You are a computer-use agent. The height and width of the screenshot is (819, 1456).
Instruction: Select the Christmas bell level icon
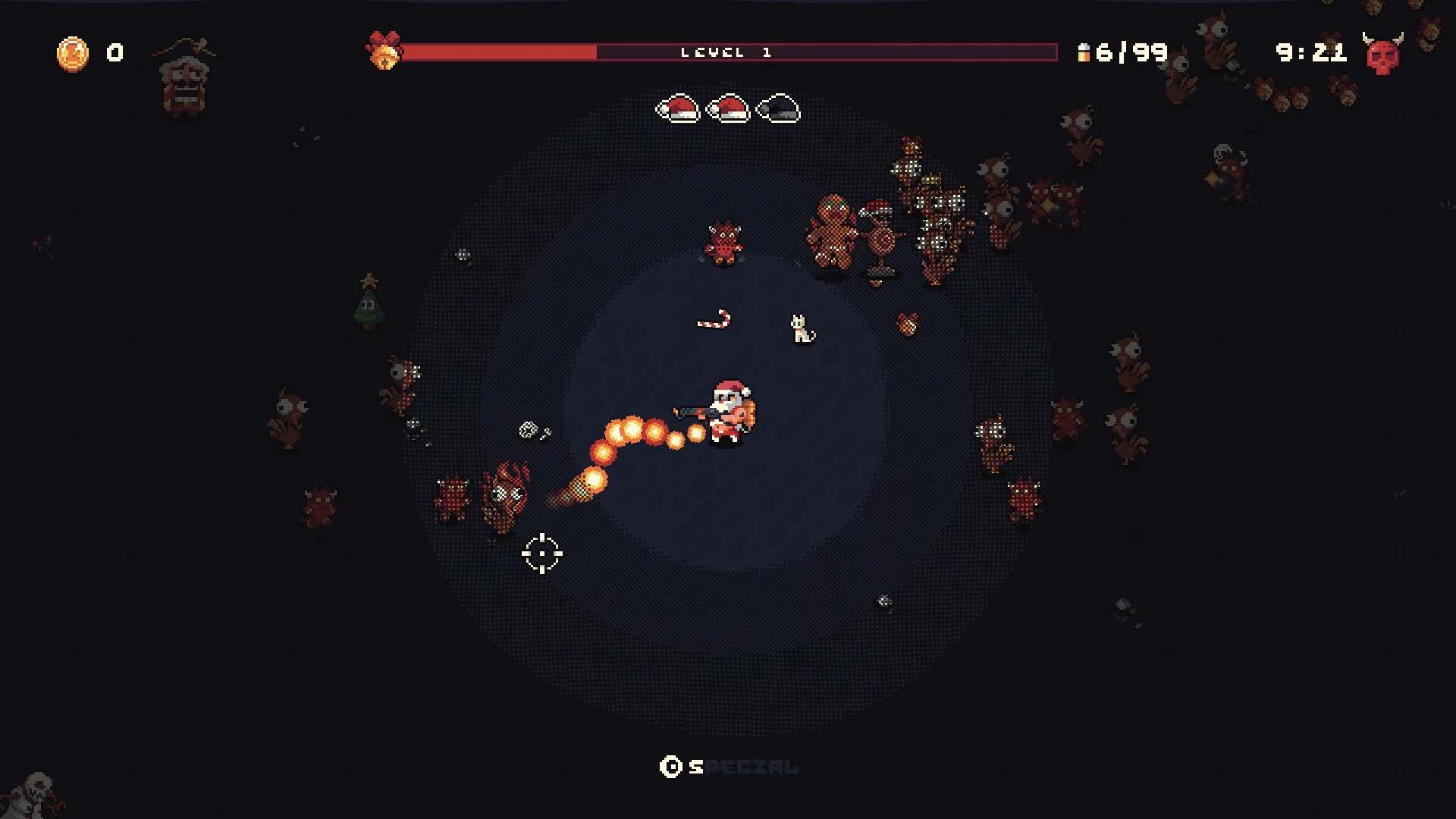coord(384,51)
